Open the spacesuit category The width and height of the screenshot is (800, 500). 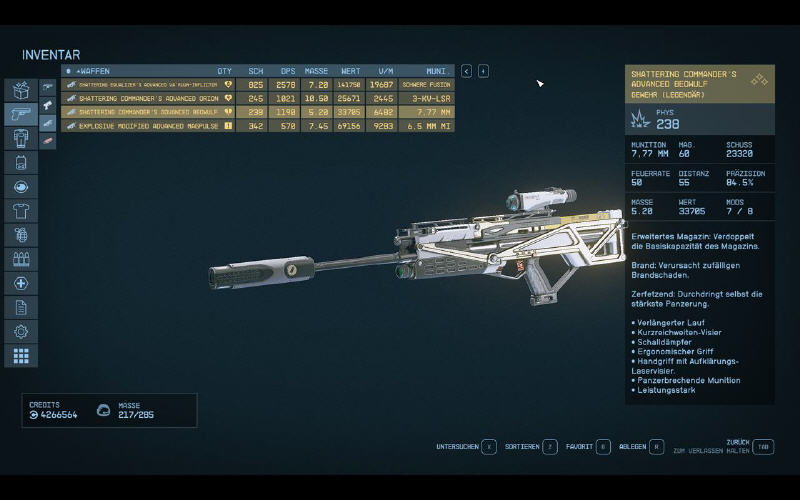pyautogui.click(x=21, y=138)
